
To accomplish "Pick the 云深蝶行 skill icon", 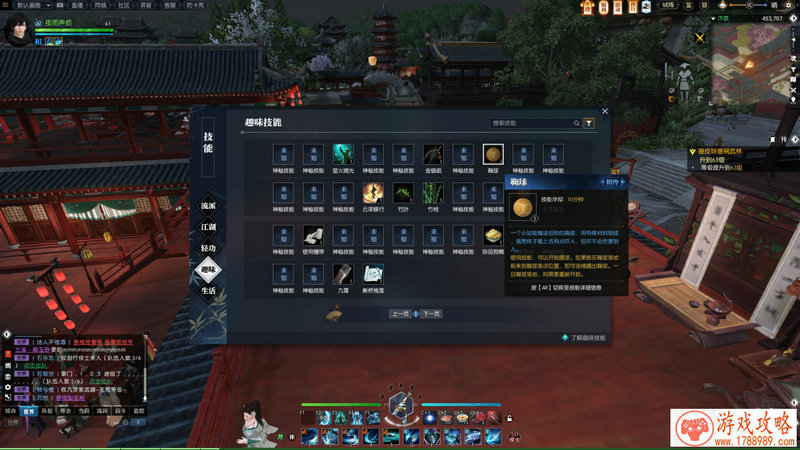I will [x=373, y=193].
